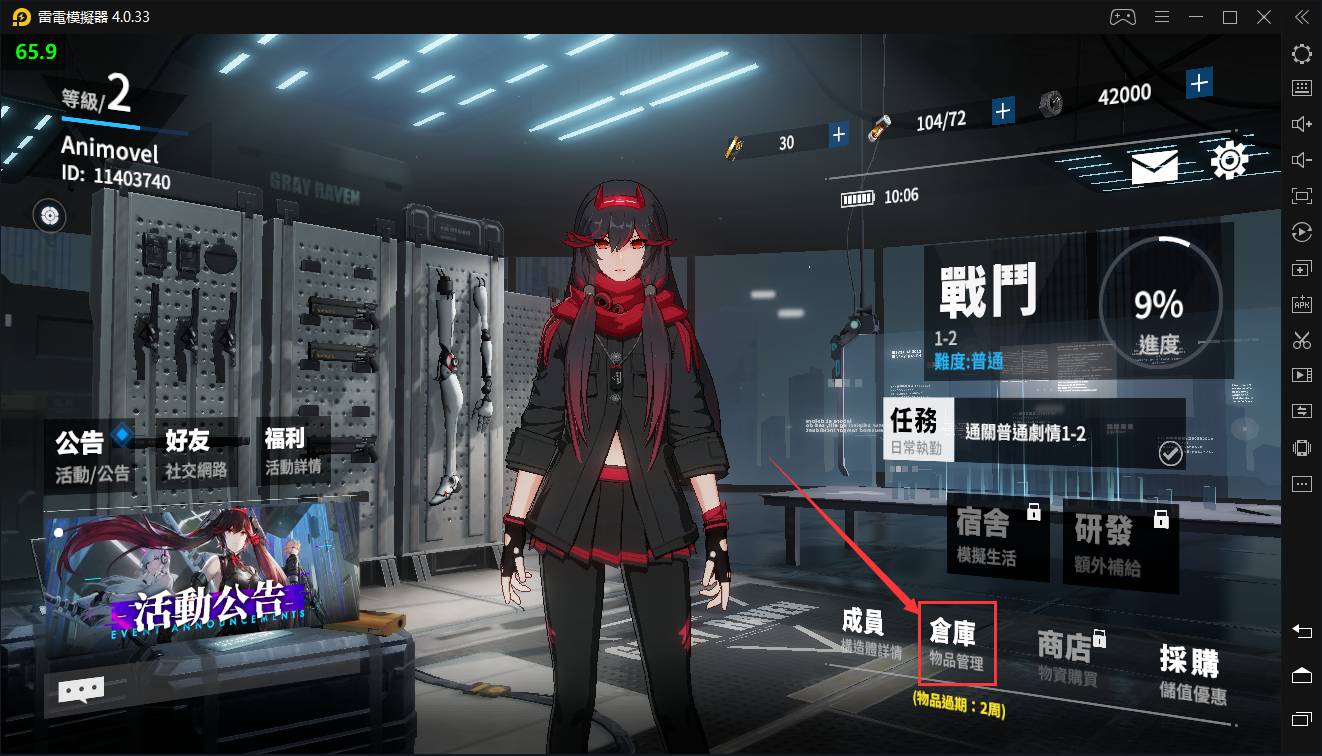Open the locked 商店 shop

coord(1068,657)
